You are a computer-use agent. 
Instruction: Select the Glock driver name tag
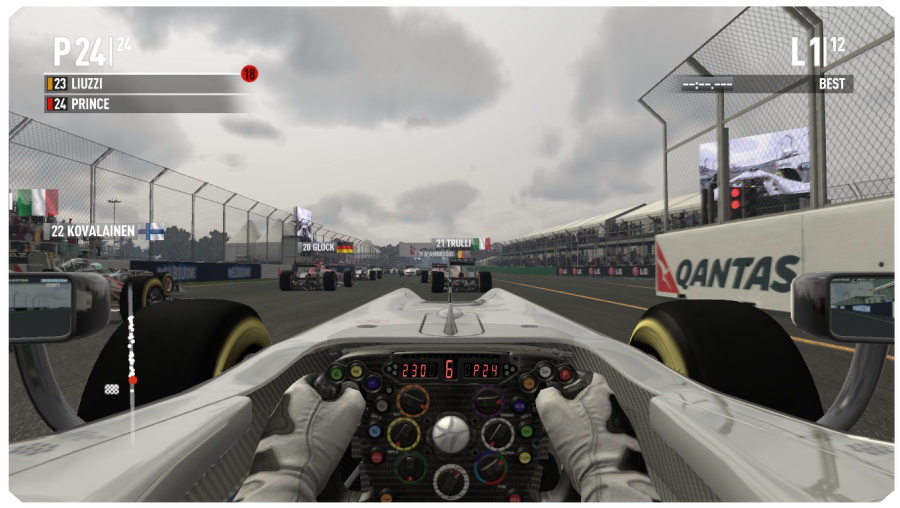click(326, 247)
